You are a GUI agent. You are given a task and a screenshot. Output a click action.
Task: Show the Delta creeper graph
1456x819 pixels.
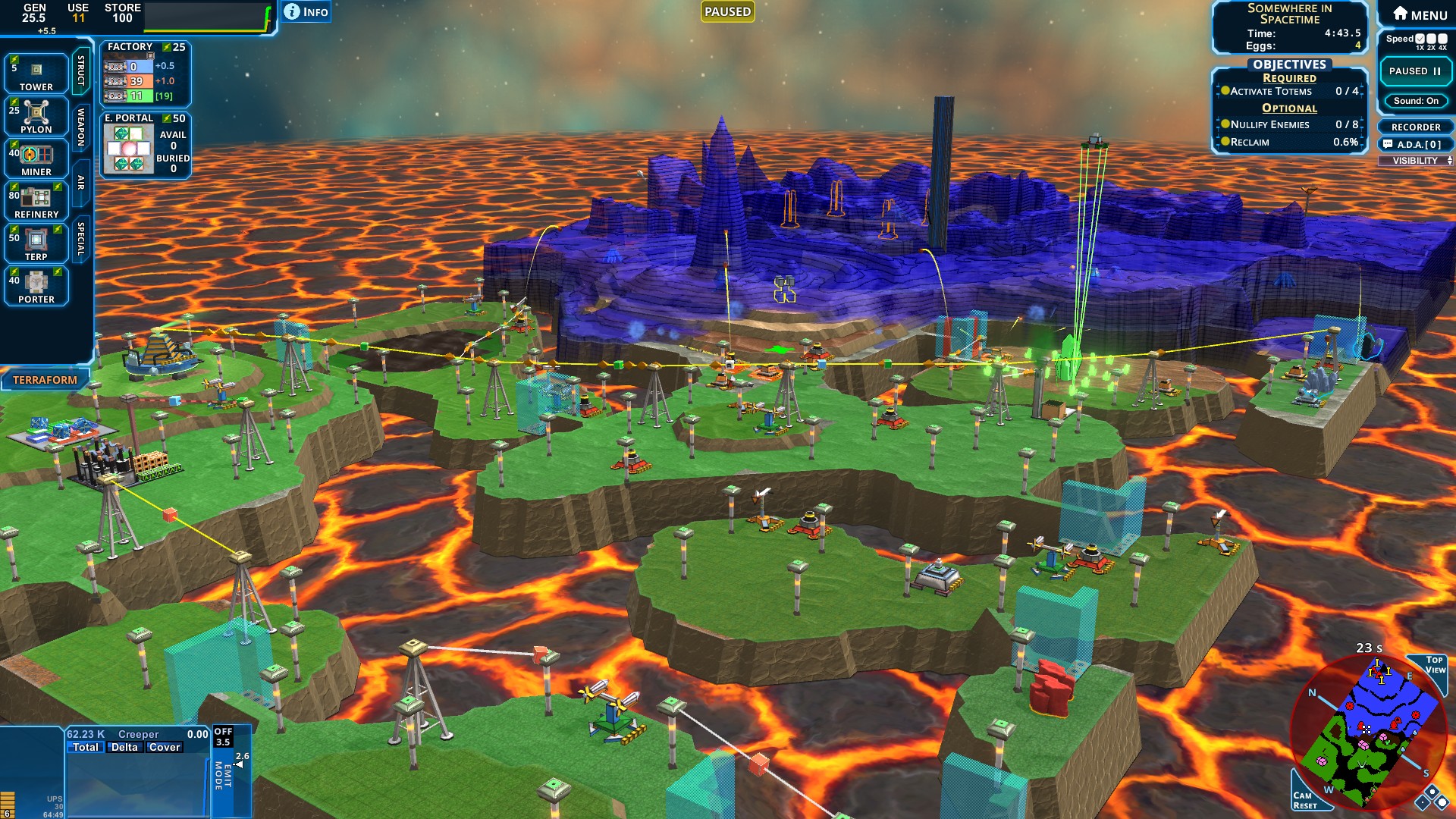[x=124, y=747]
